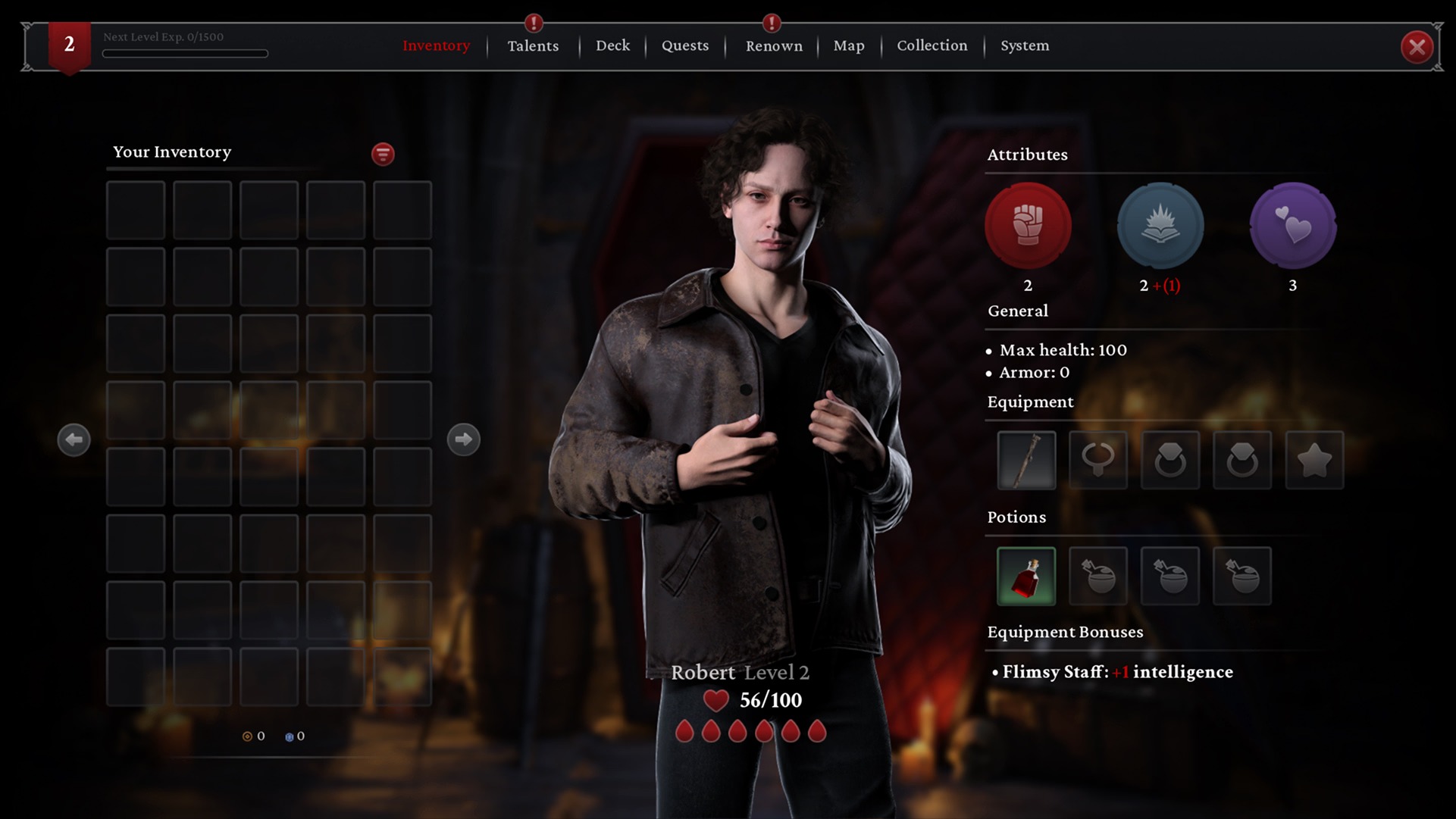Screen dimensions: 1456x819
Task: Open the System menu tab
Action: (1025, 45)
